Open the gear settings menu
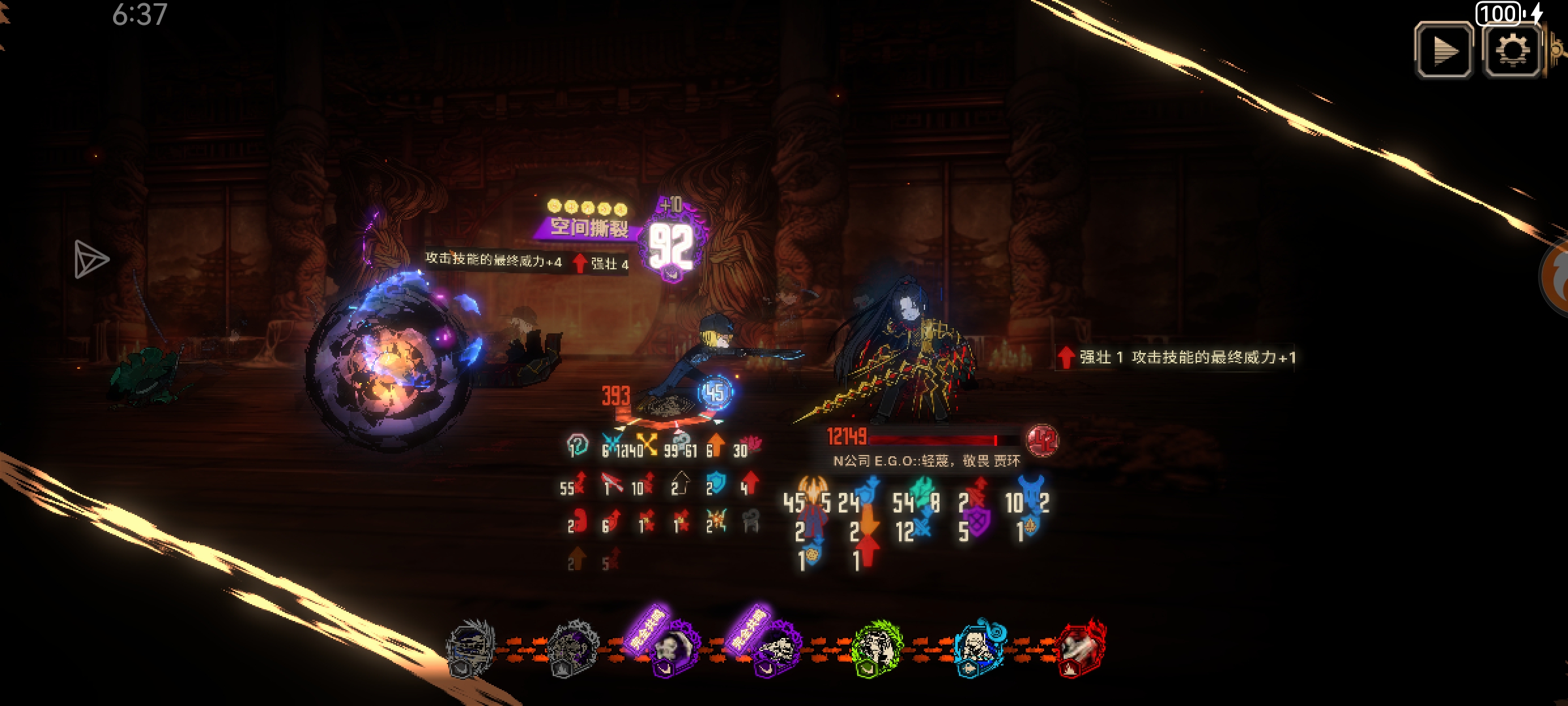The image size is (1568, 706). coord(1512,50)
